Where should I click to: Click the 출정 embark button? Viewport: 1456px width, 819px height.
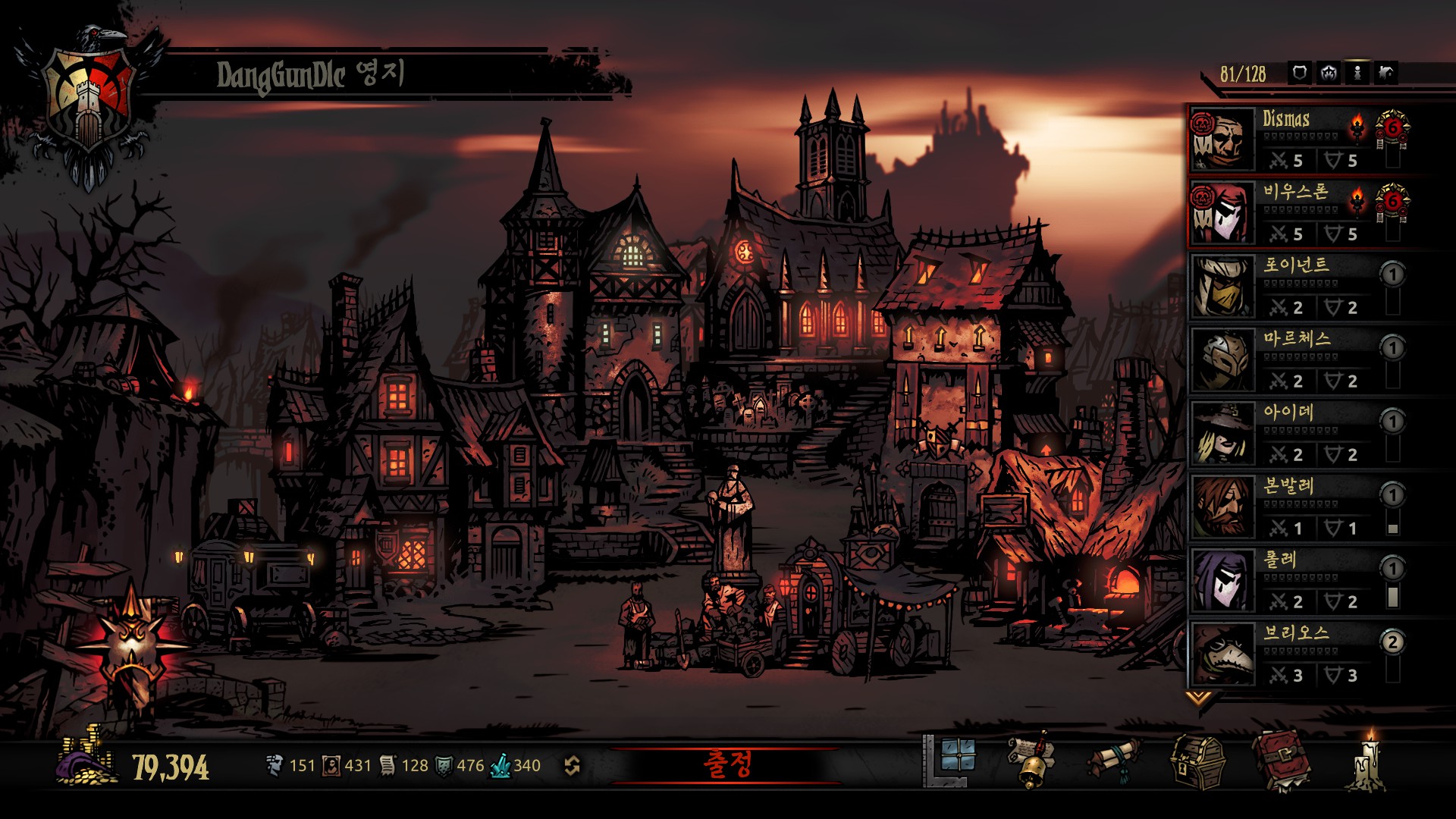tap(726, 764)
